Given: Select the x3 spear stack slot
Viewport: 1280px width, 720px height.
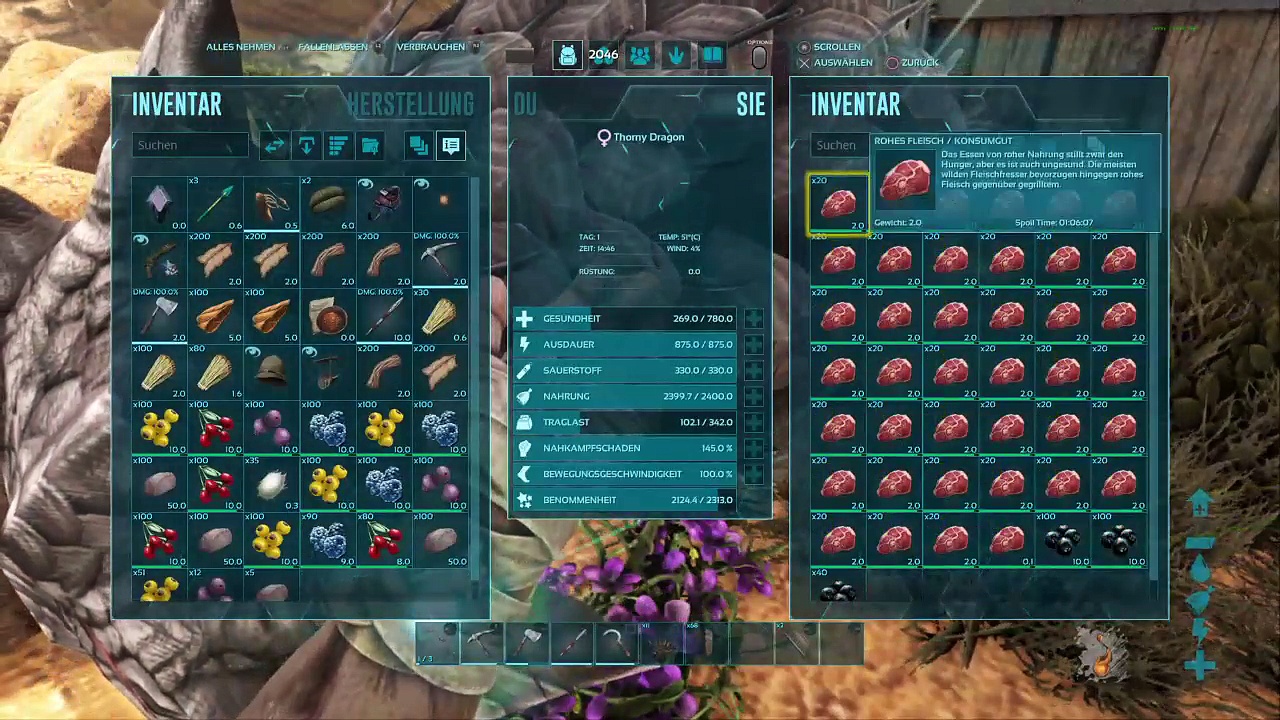Looking at the screenshot, I should 216,203.
